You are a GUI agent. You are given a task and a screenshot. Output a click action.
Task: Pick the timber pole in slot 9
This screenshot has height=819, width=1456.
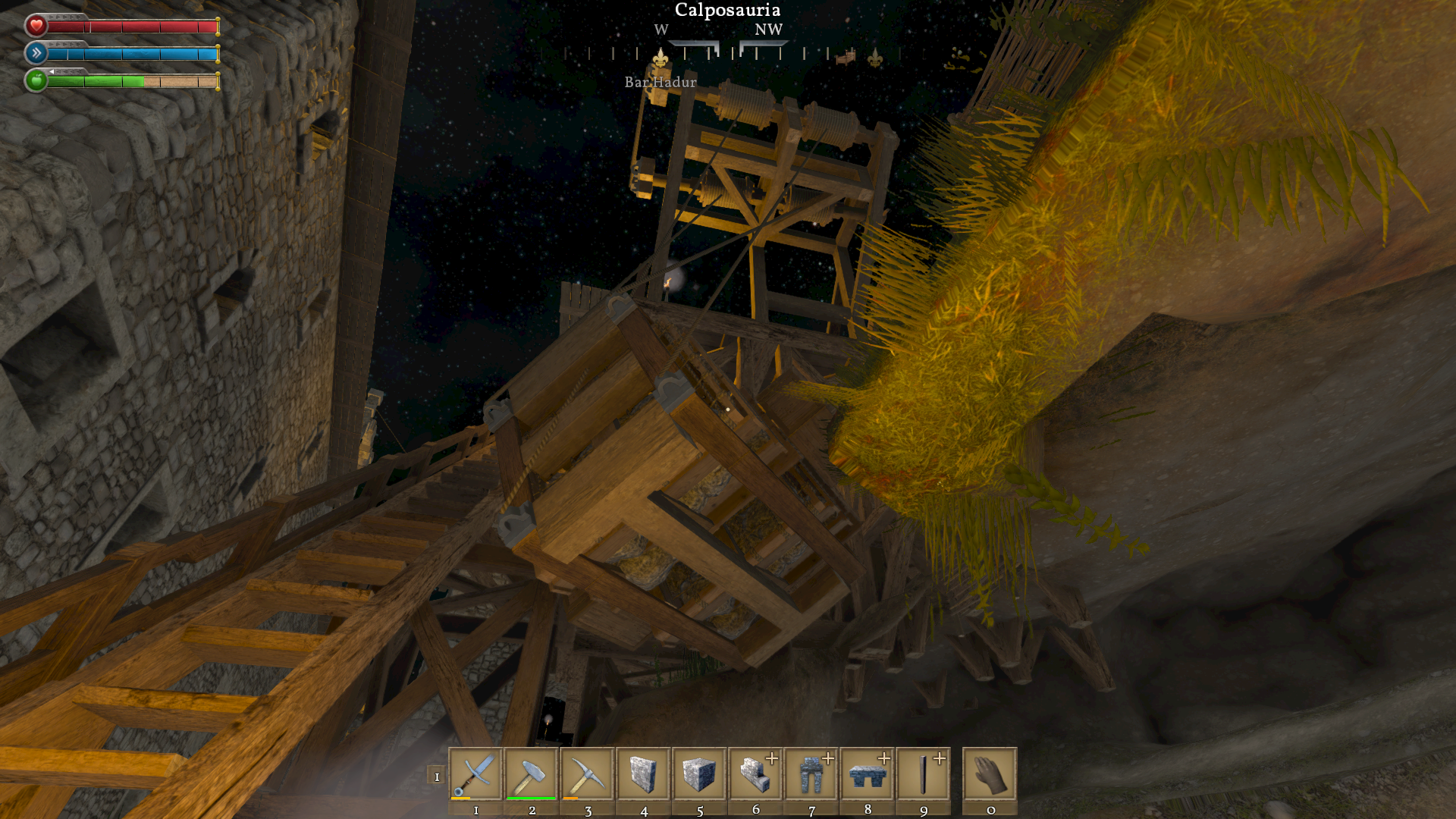tap(924, 774)
